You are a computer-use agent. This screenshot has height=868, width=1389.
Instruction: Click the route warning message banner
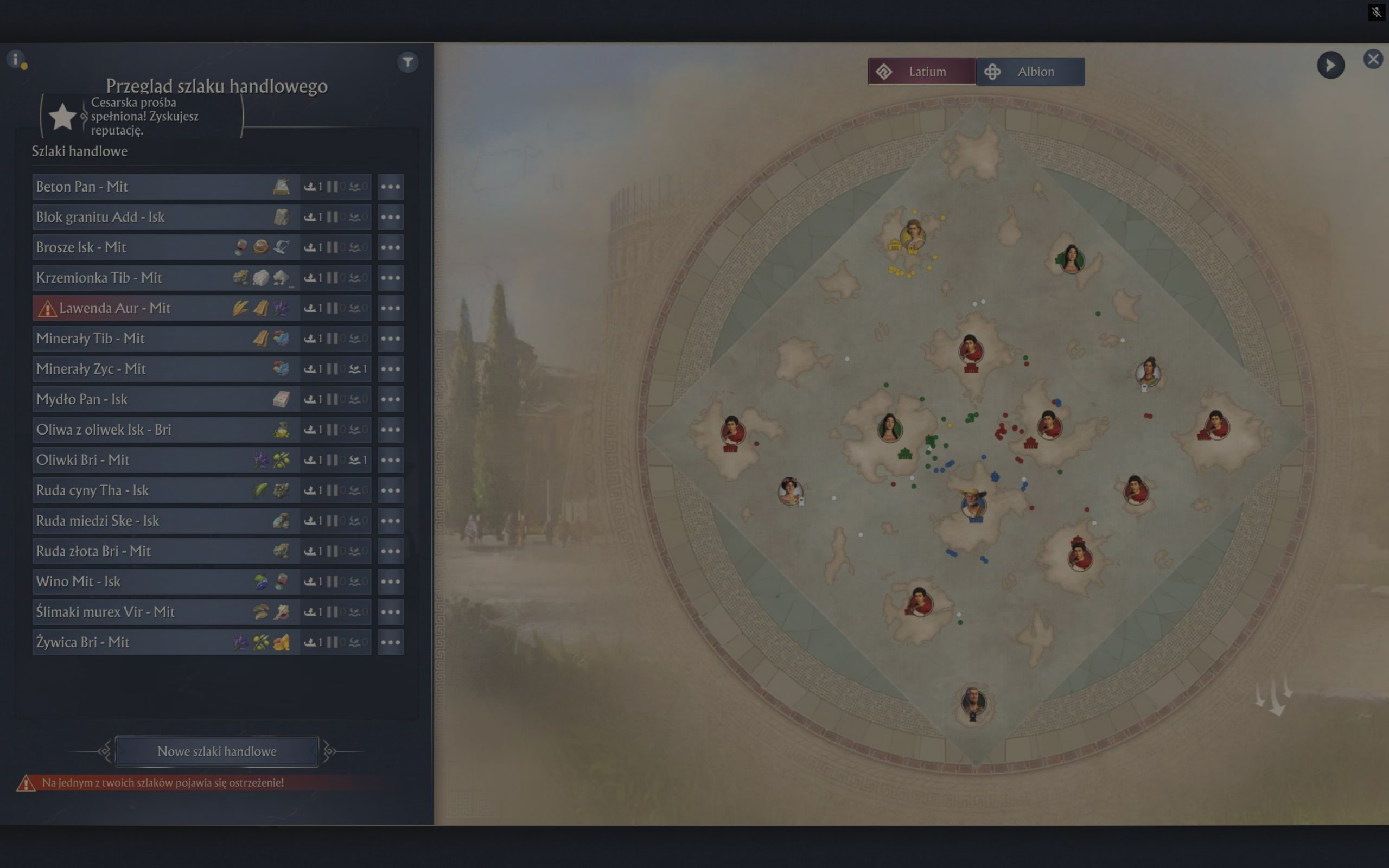(162, 782)
